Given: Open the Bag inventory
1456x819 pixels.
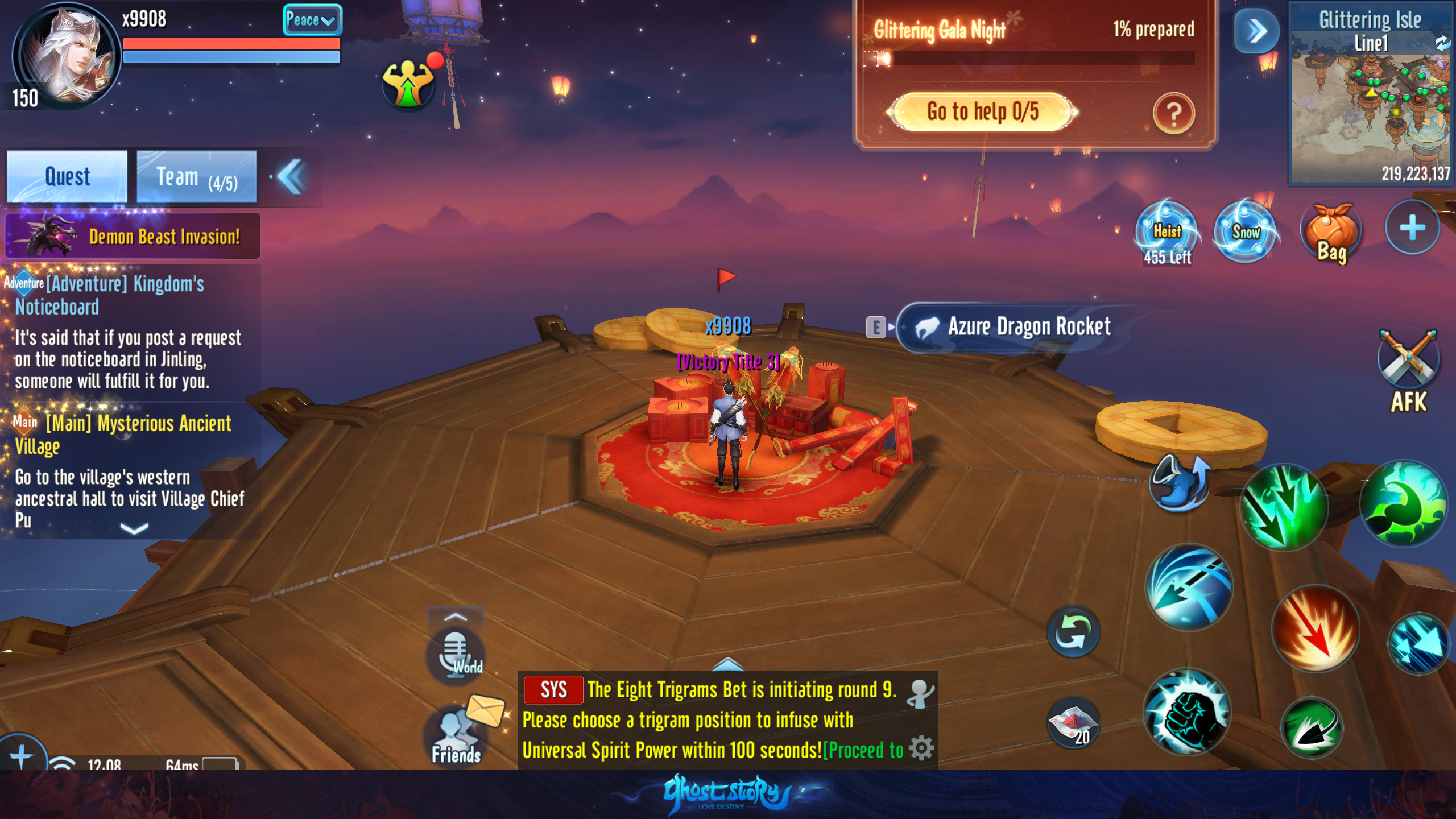Looking at the screenshot, I should click(x=1331, y=234).
